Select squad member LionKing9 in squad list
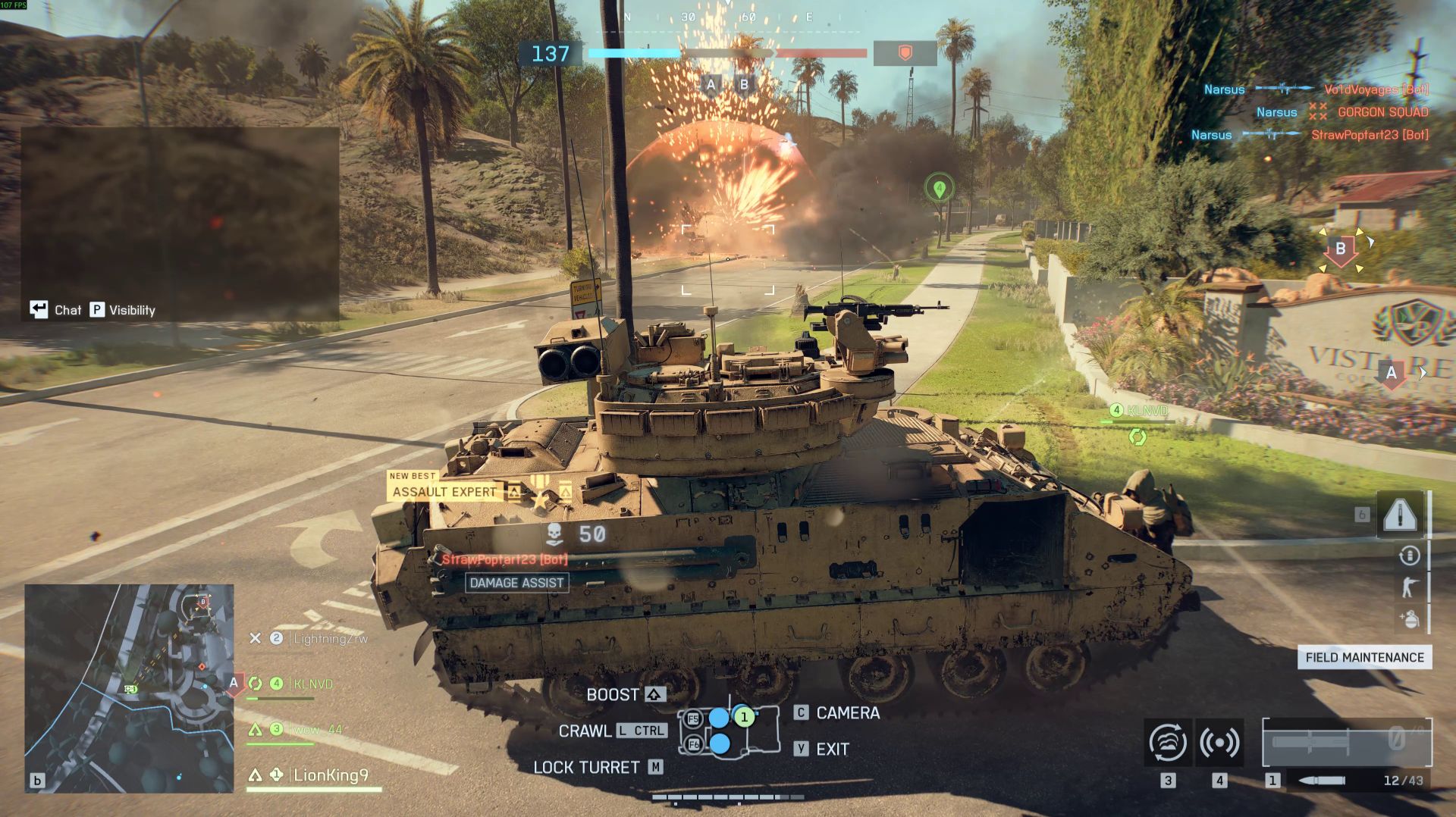Image resolution: width=1456 pixels, height=817 pixels. (x=330, y=775)
